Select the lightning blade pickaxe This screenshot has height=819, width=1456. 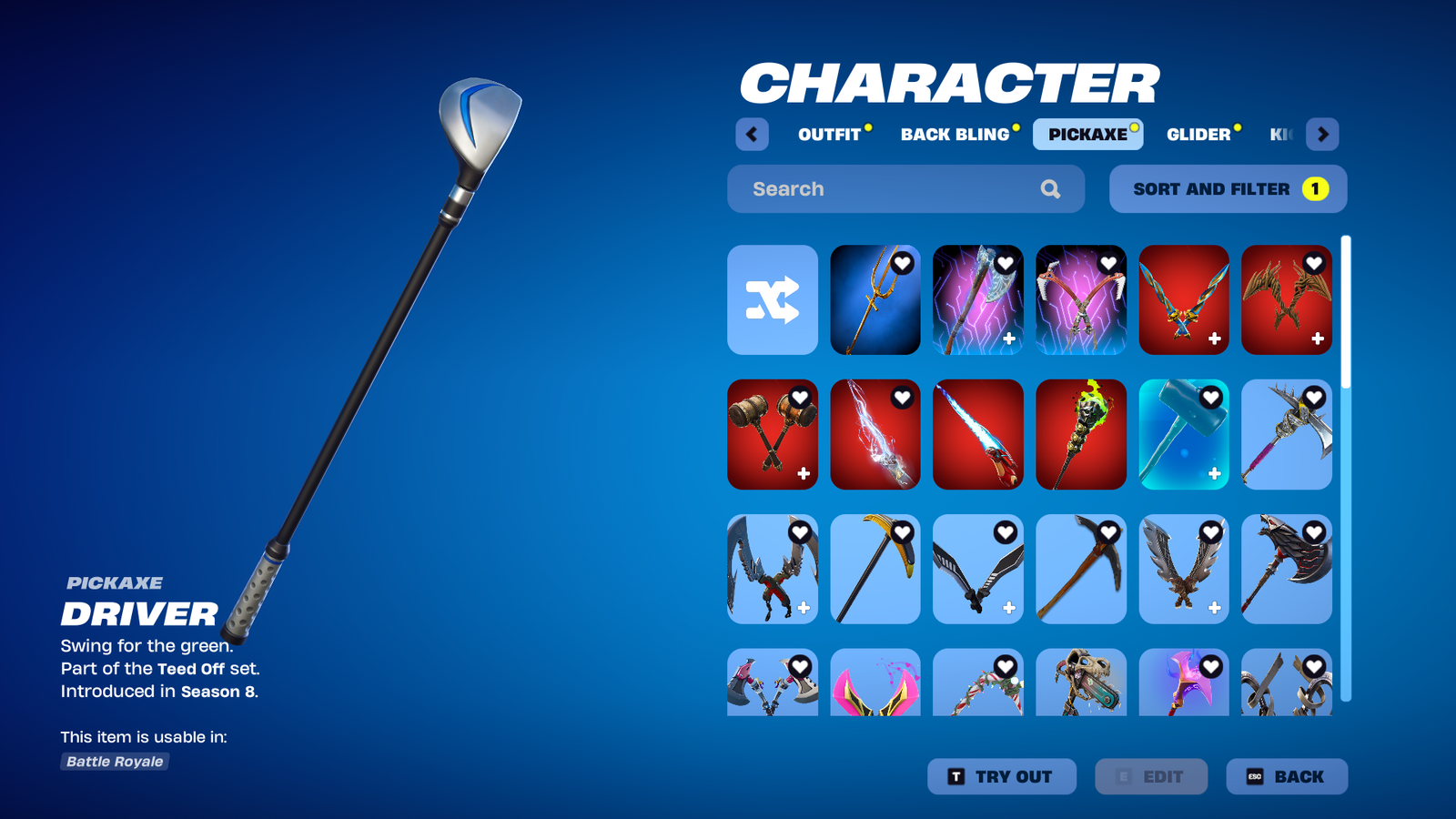click(x=875, y=434)
